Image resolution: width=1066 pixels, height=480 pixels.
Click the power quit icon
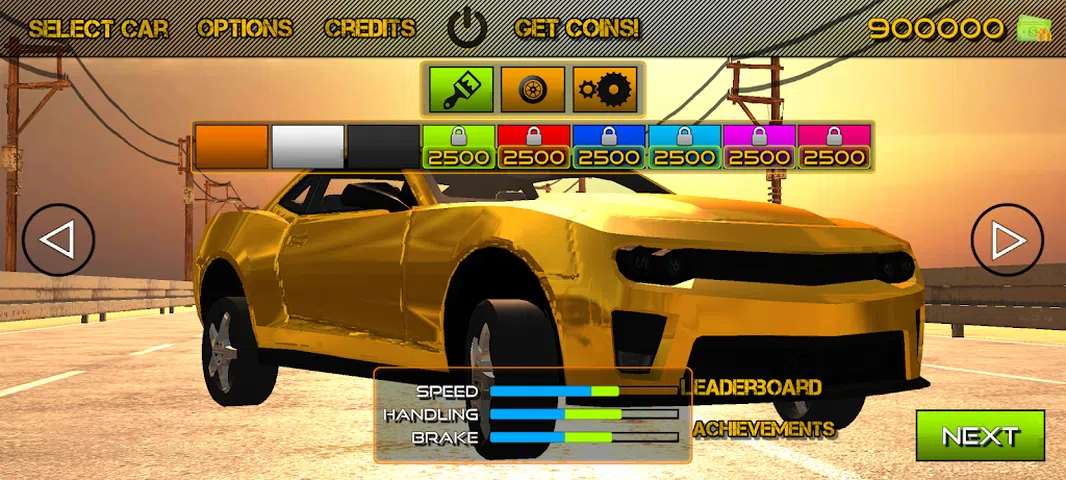coord(465,28)
